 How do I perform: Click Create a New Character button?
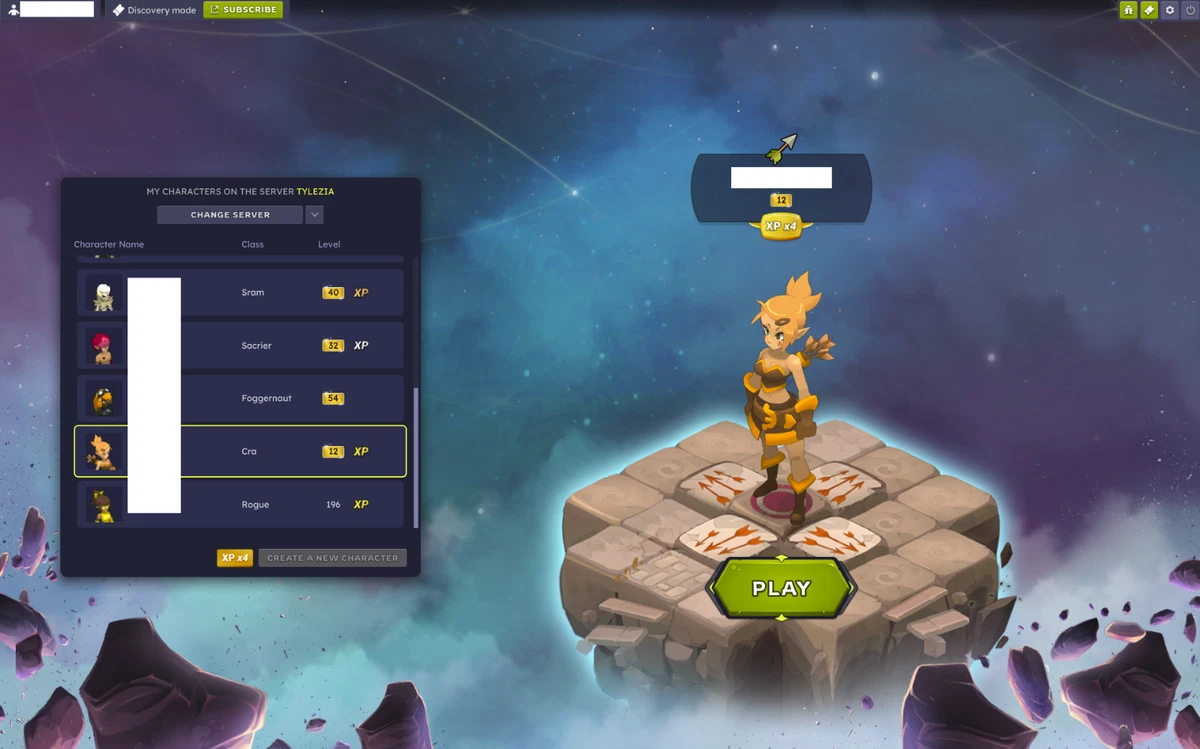[332, 558]
